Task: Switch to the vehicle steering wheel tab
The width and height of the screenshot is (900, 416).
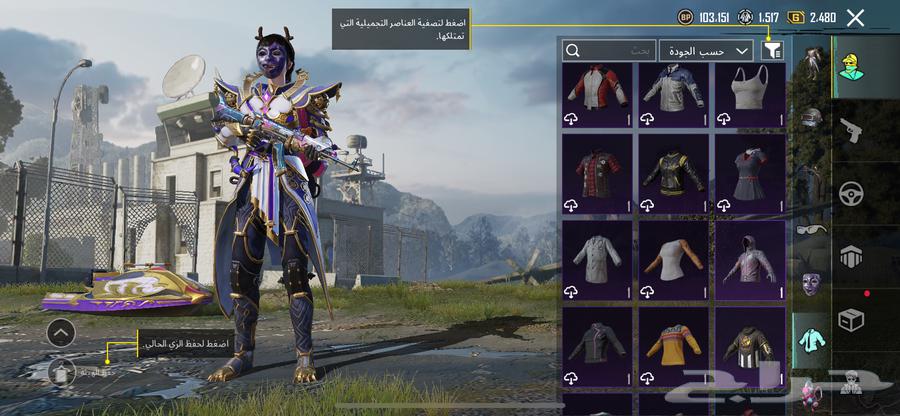Action: coord(851,193)
